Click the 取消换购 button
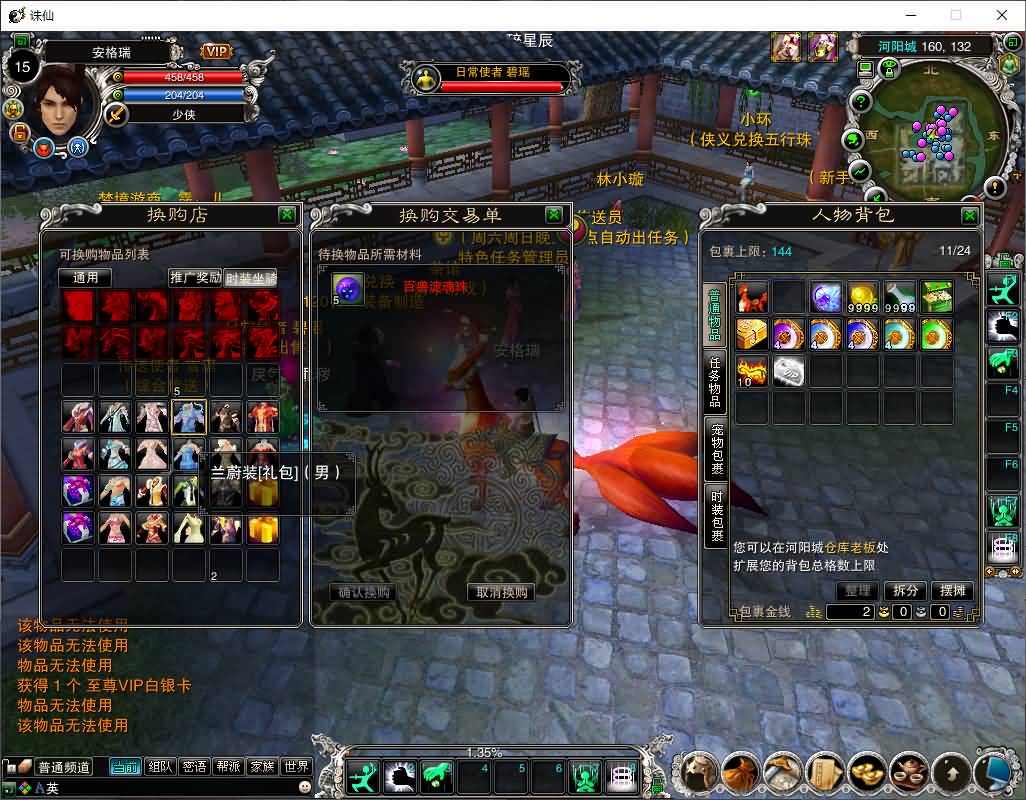The image size is (1026, 800). [501, 592]
